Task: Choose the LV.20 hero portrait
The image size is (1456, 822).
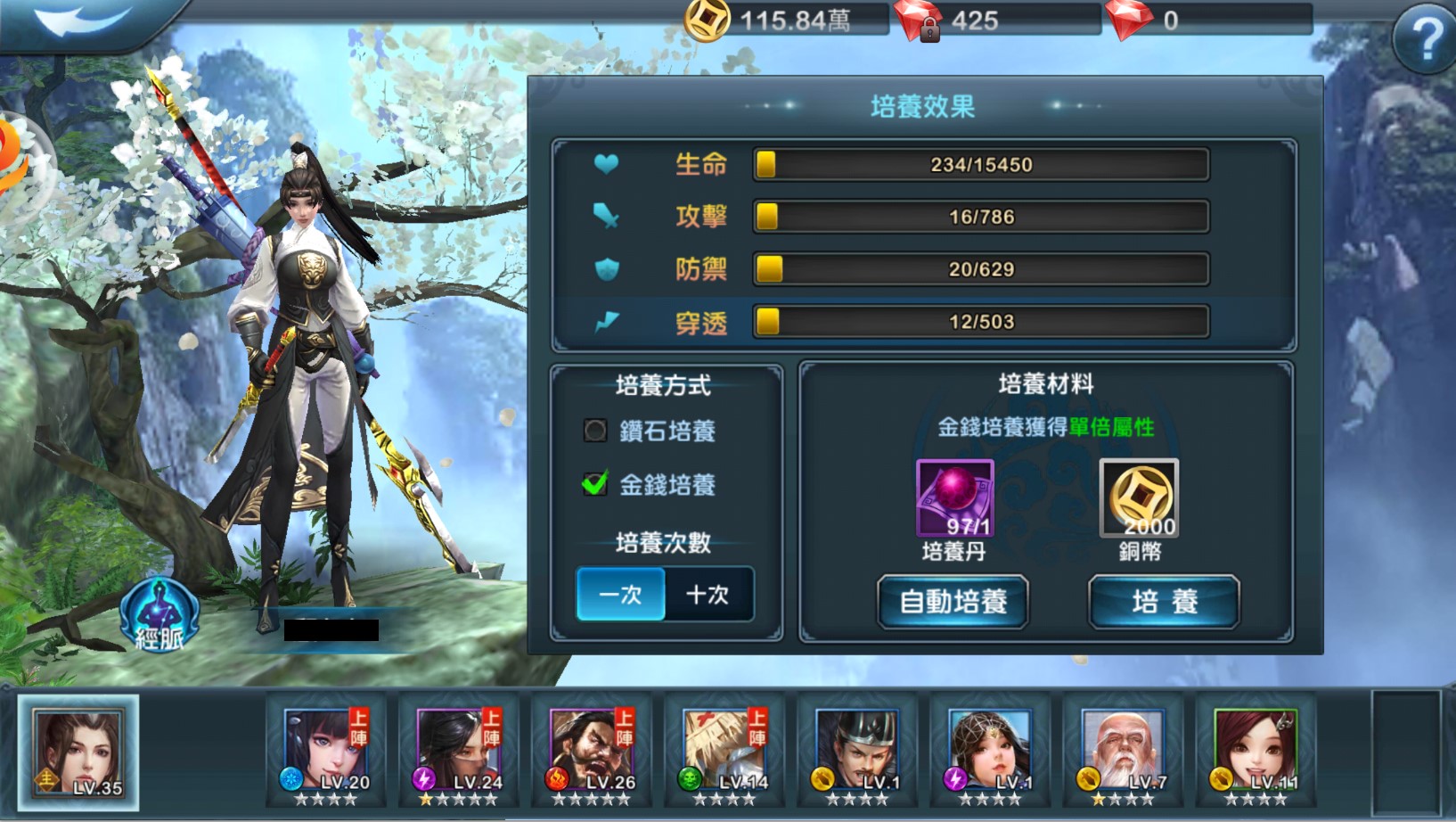Action: [x=326, y=752]
